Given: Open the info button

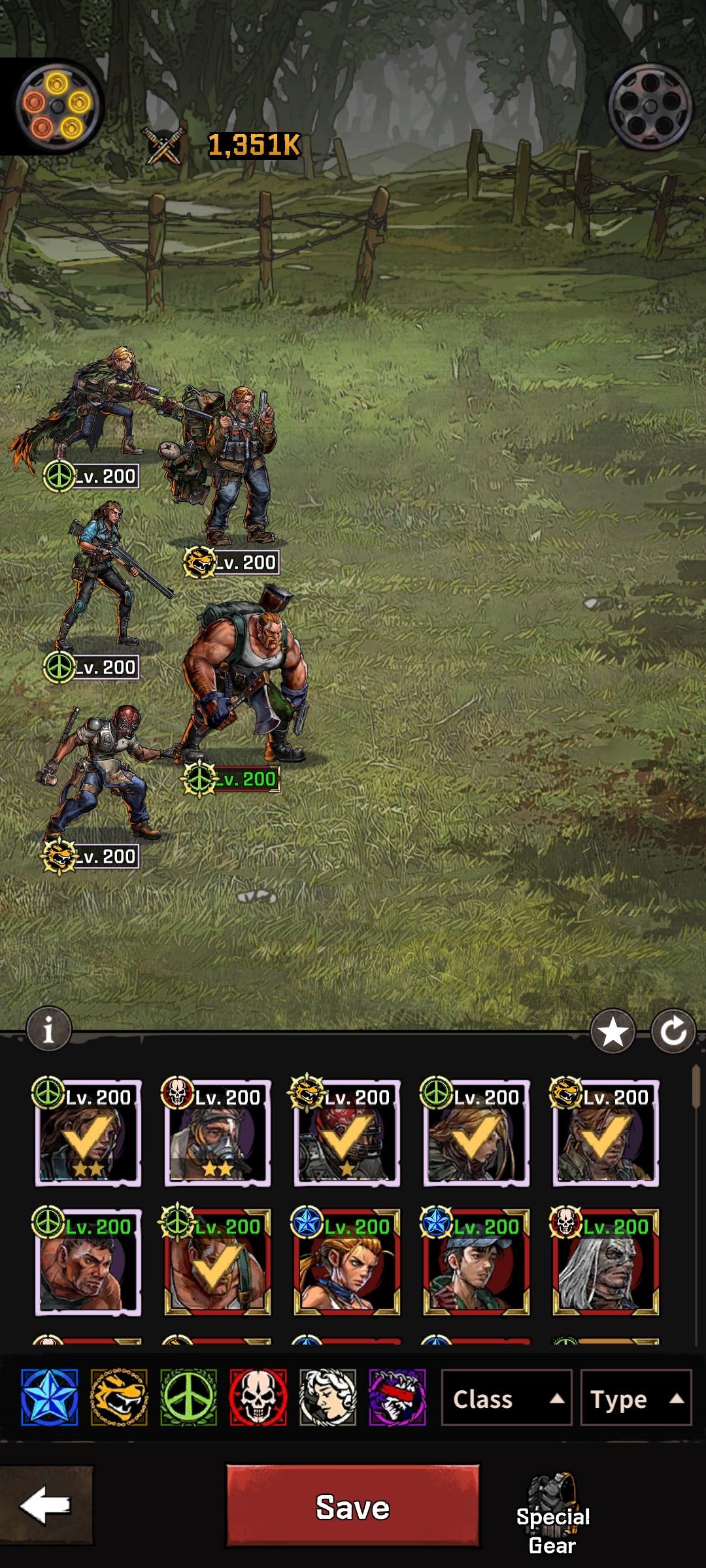Looking at the screenshot, I should tap(48, 1030).
